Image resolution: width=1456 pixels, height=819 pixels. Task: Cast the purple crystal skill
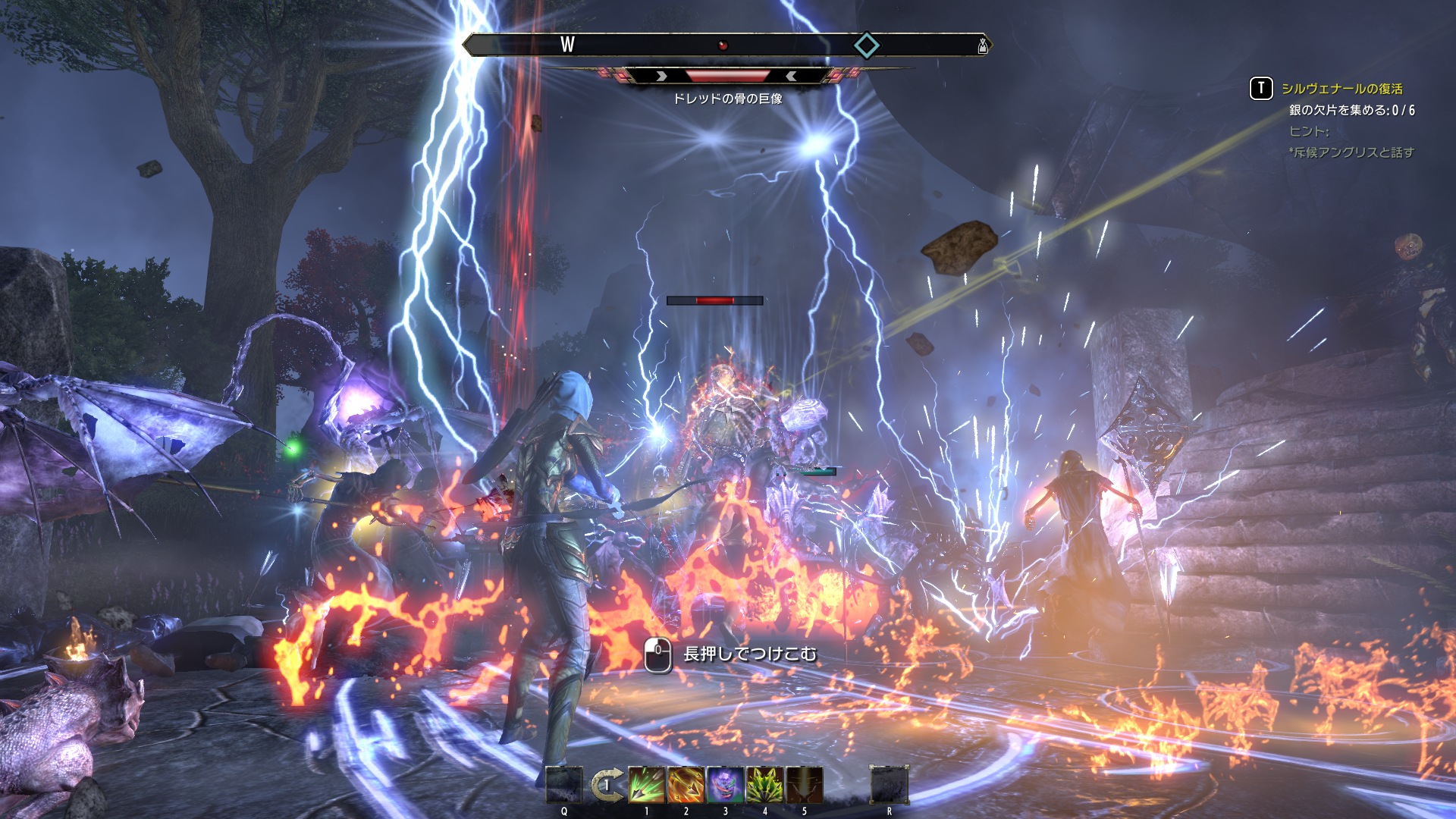(x=725, y=784)
